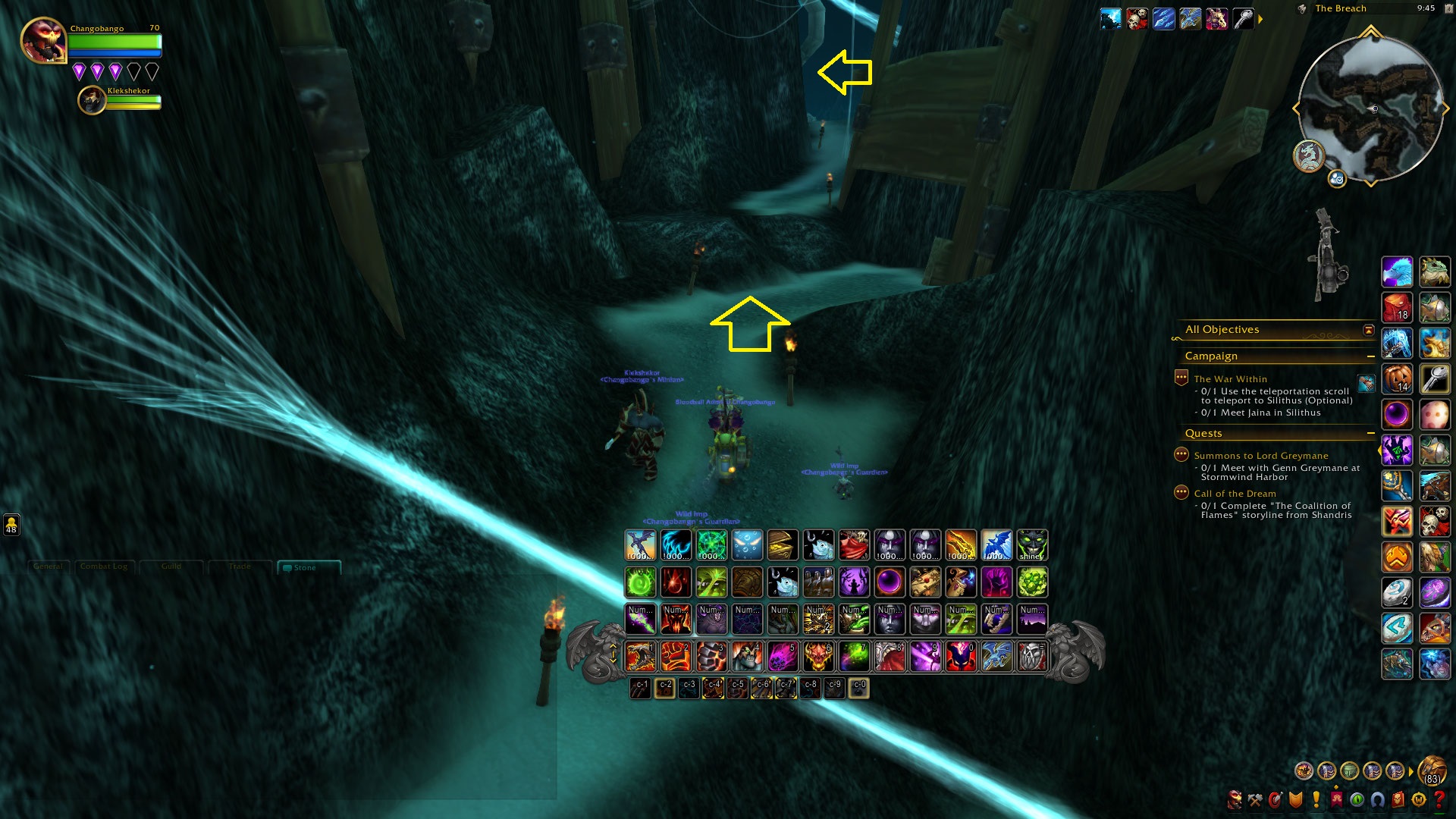Click the Changobango player portrait
The width and height of the screenshot is (1456, 819).
pyautogui.click(x=43, y=39)
